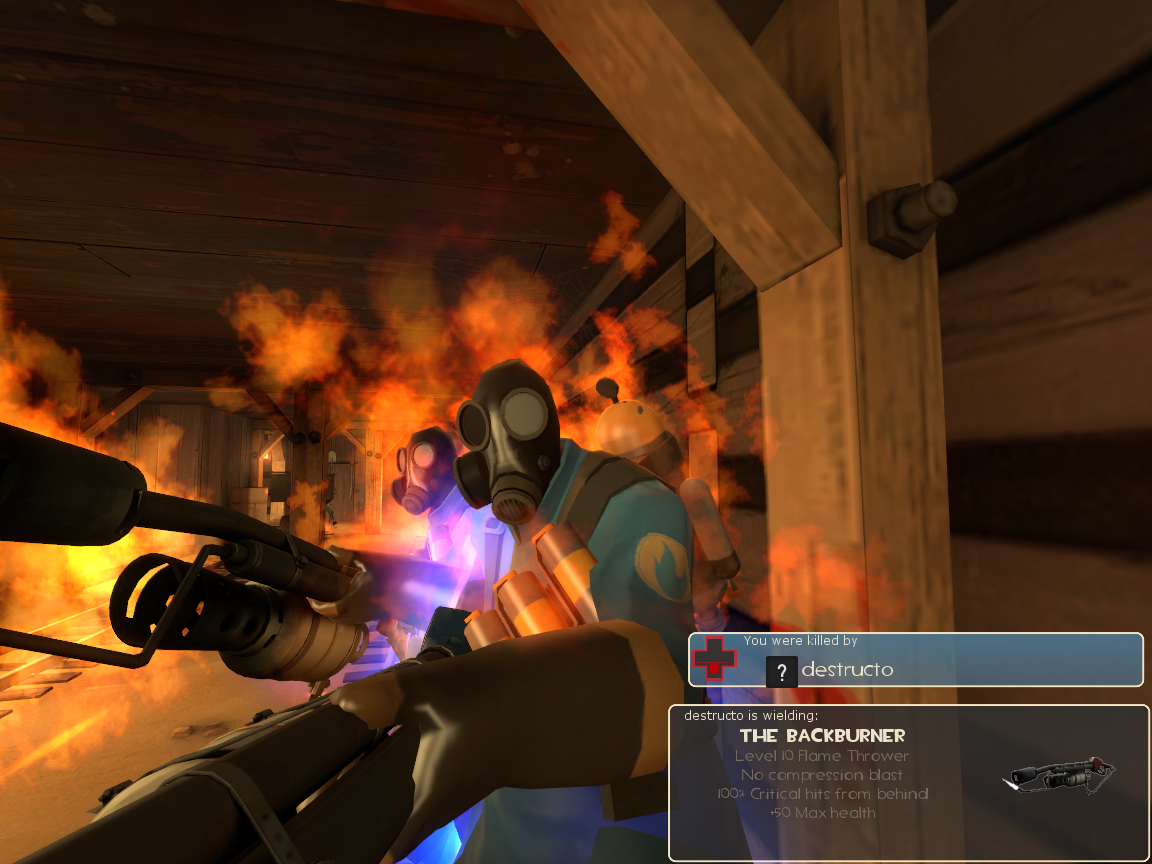
Task: Select the killer name destructo
Action: [x=847, y=670]
